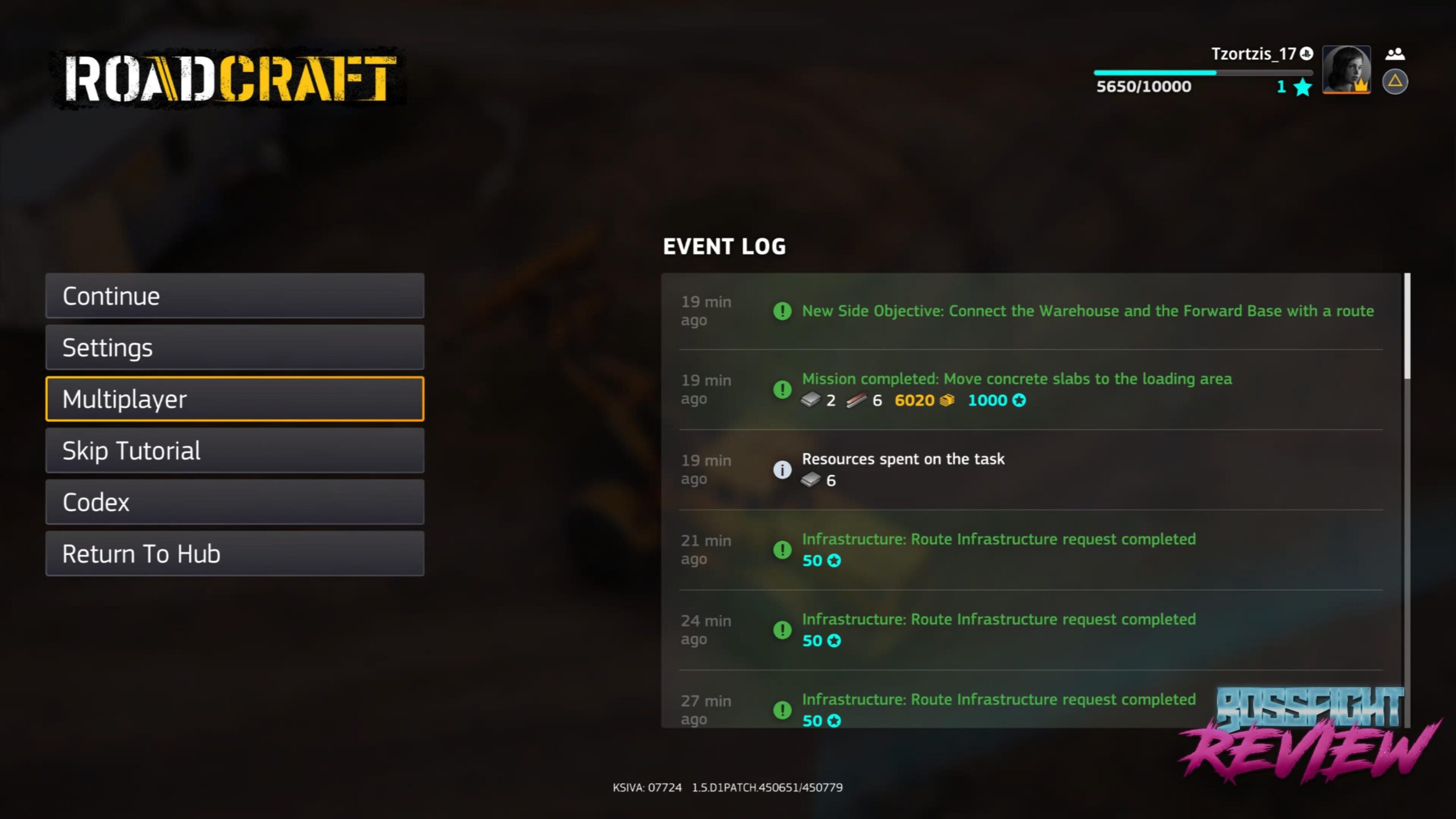Choose the Multiplayer option
The image size is (1456, 819).
click(235, 399)
